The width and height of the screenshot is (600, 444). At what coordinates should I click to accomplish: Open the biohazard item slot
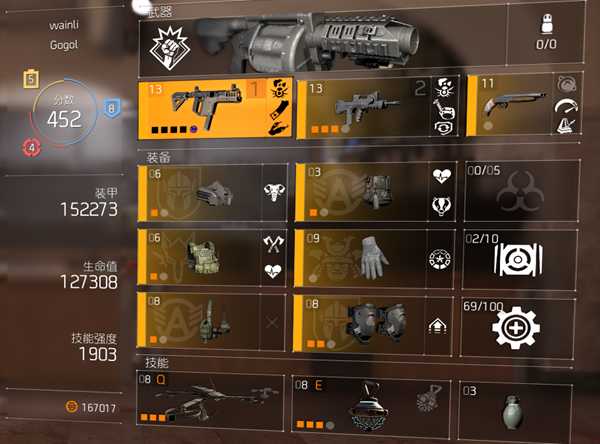pyautogui.click(x=519, y=192)
